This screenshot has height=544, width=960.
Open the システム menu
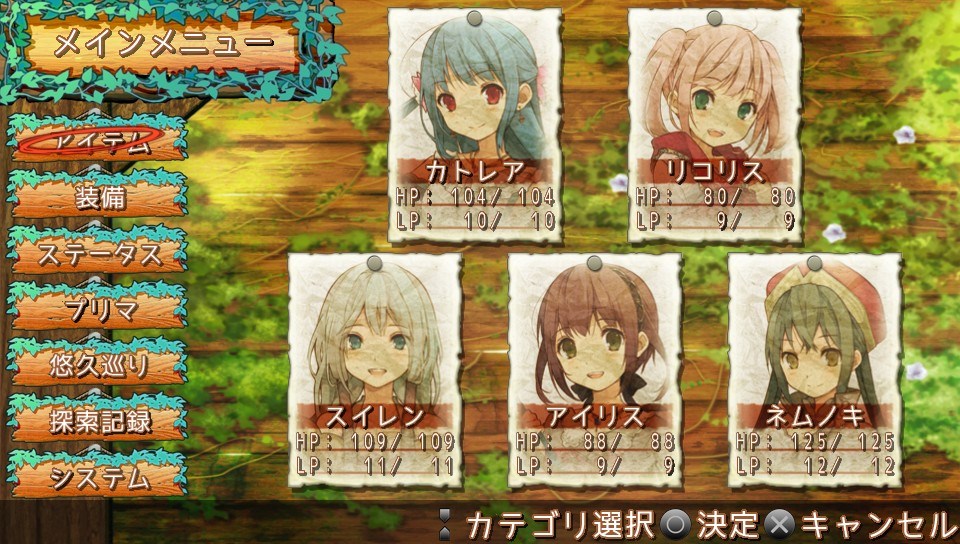click(x=99, y=477)
